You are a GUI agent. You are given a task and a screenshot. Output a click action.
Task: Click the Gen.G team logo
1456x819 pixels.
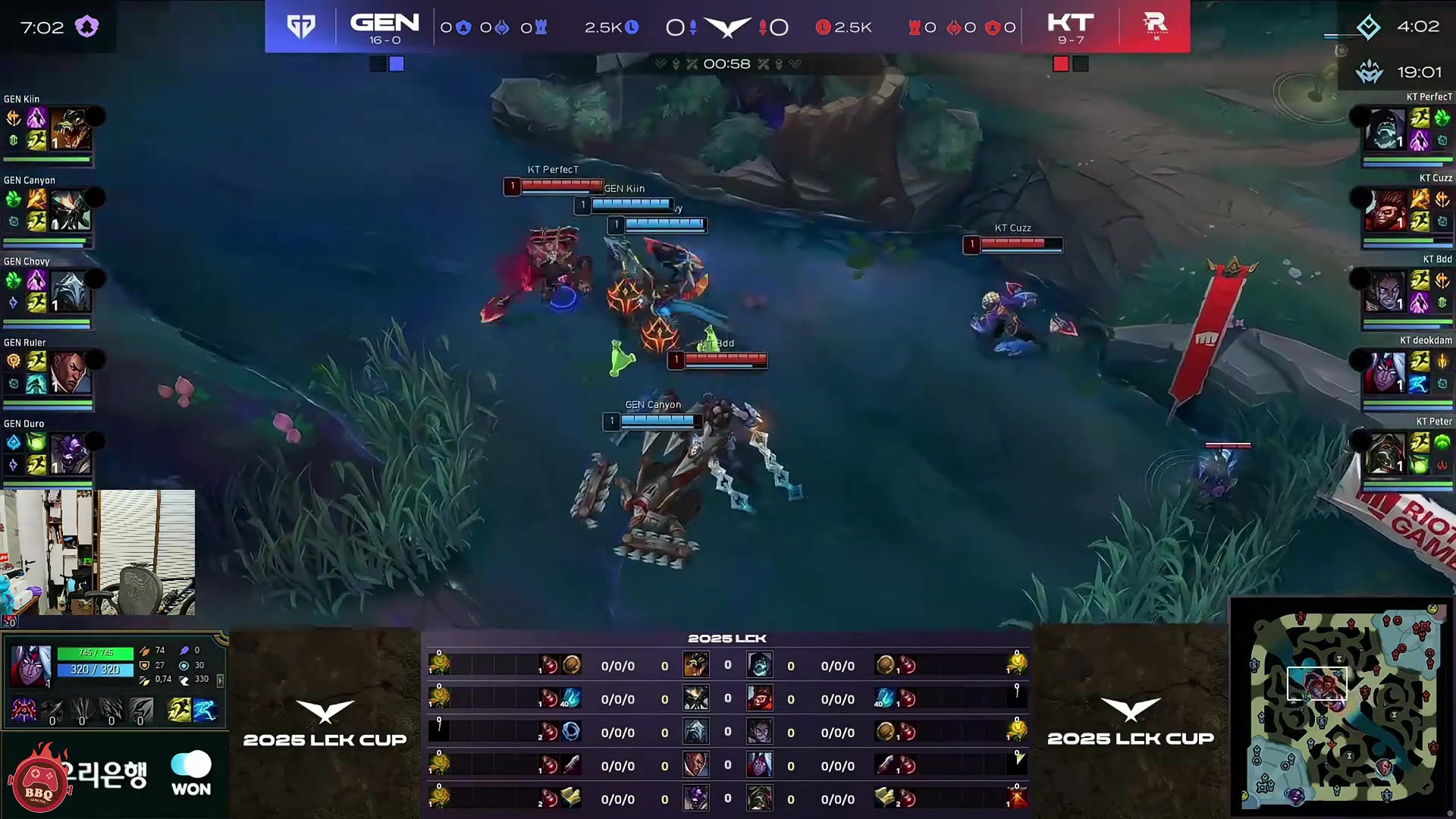point(301,27)
